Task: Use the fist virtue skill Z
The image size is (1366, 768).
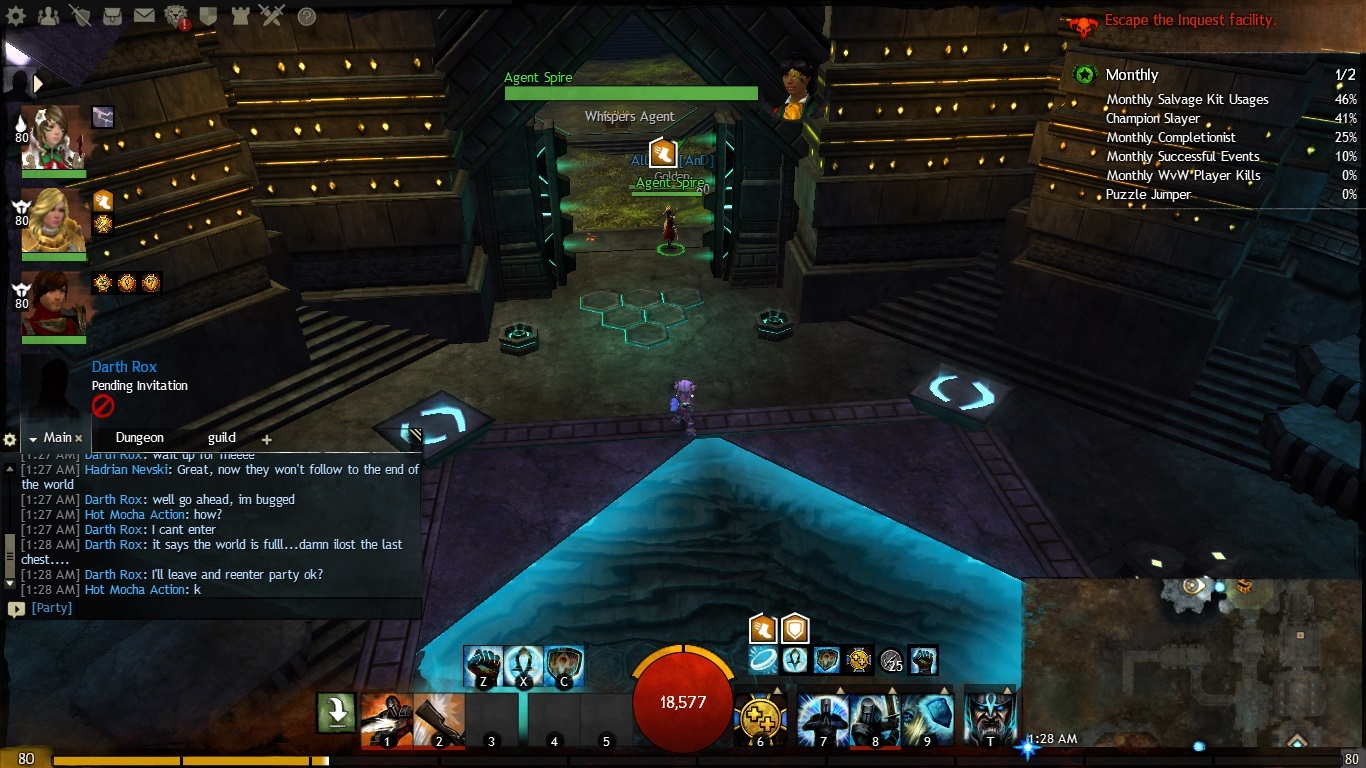Action: click(x=483, y=666)
